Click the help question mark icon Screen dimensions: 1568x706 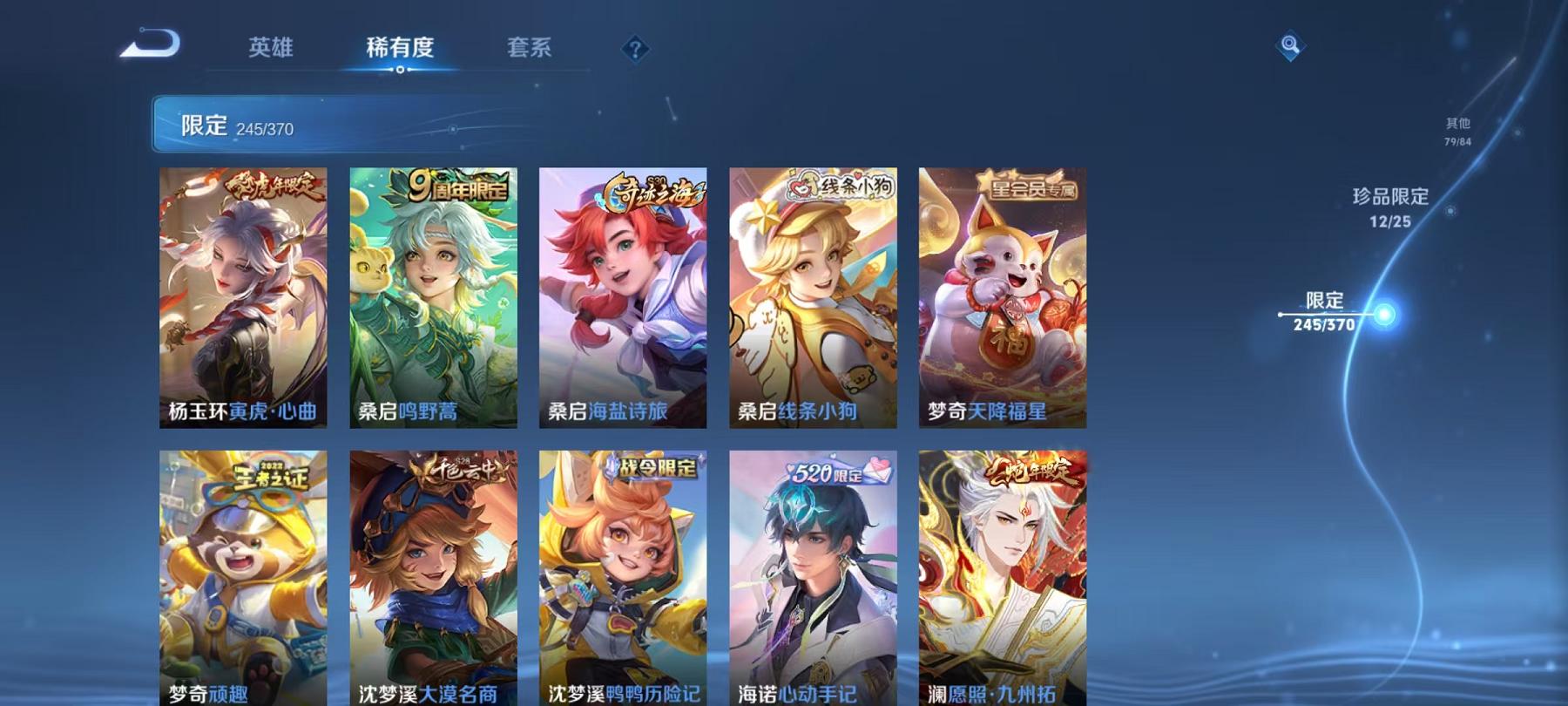click(635, 50)
